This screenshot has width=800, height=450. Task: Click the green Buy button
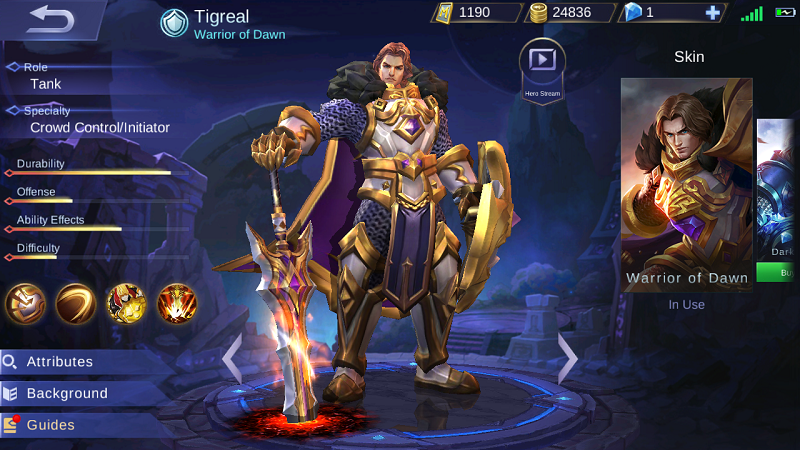coord(778,272)
